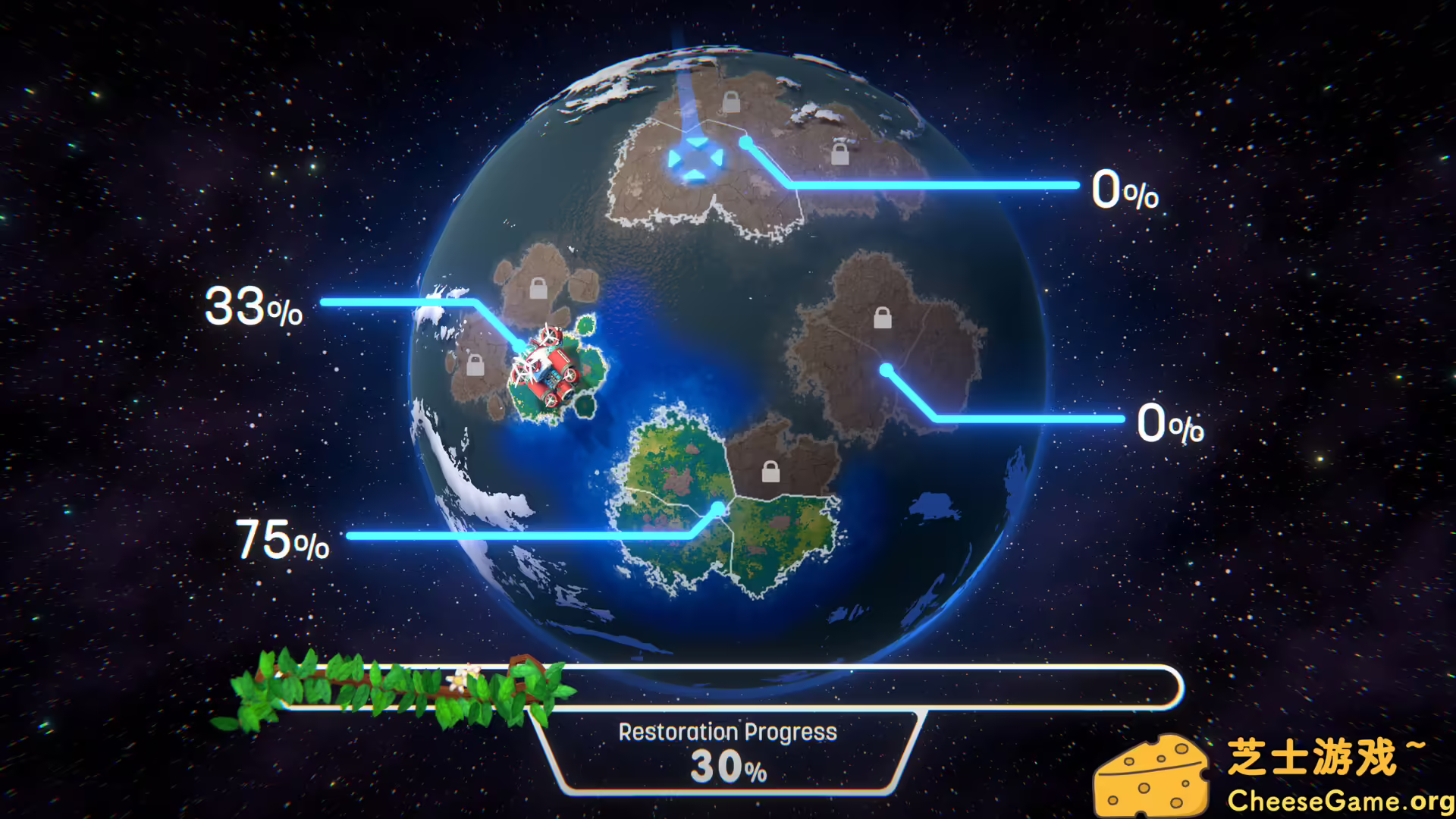Click the red rover vehicle on the green island
Viewport: 1456px width, 819px height.
tap(552, 371)
